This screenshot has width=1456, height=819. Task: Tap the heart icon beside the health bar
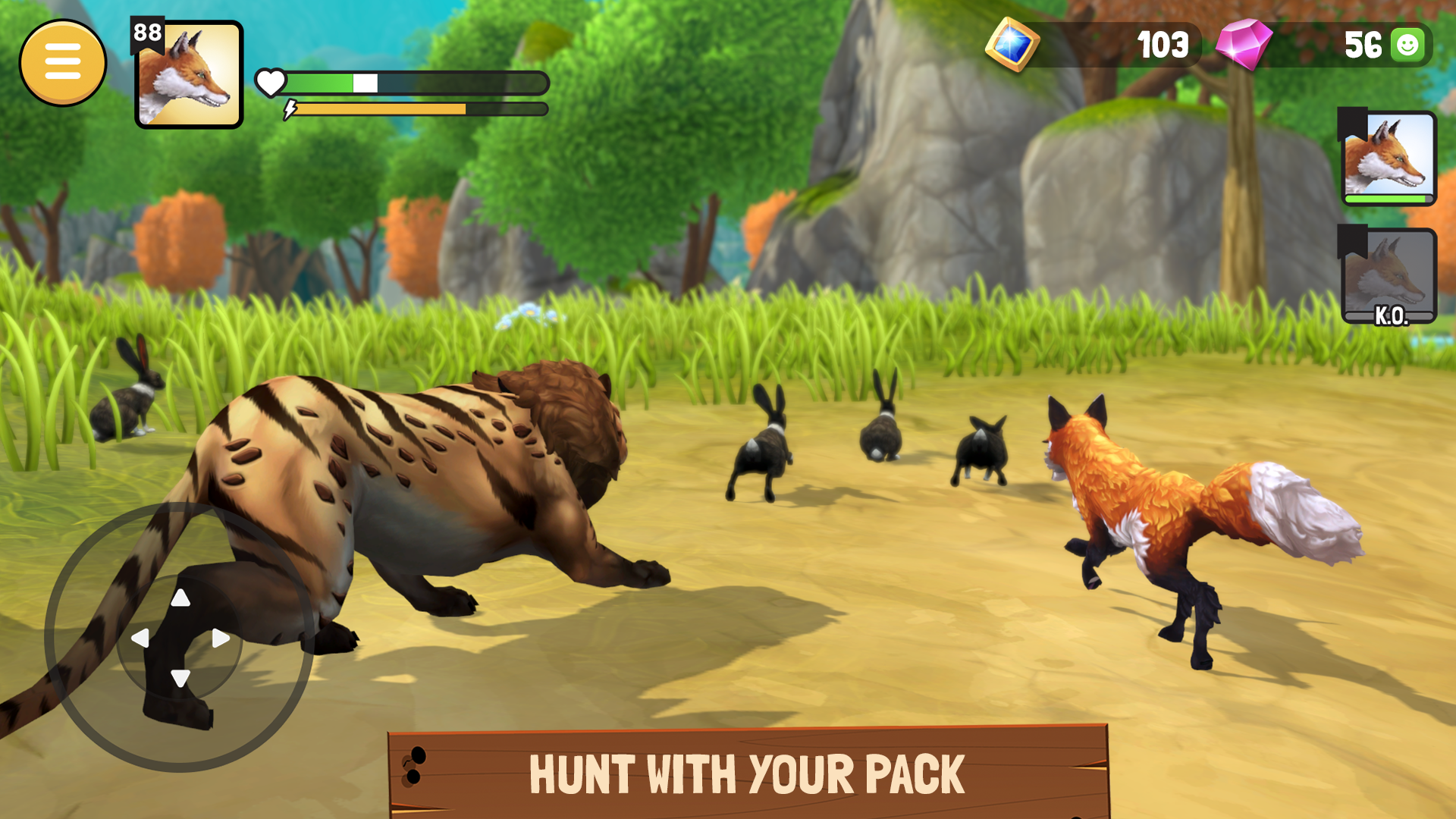pyautogui.click(x=271, y=82)
